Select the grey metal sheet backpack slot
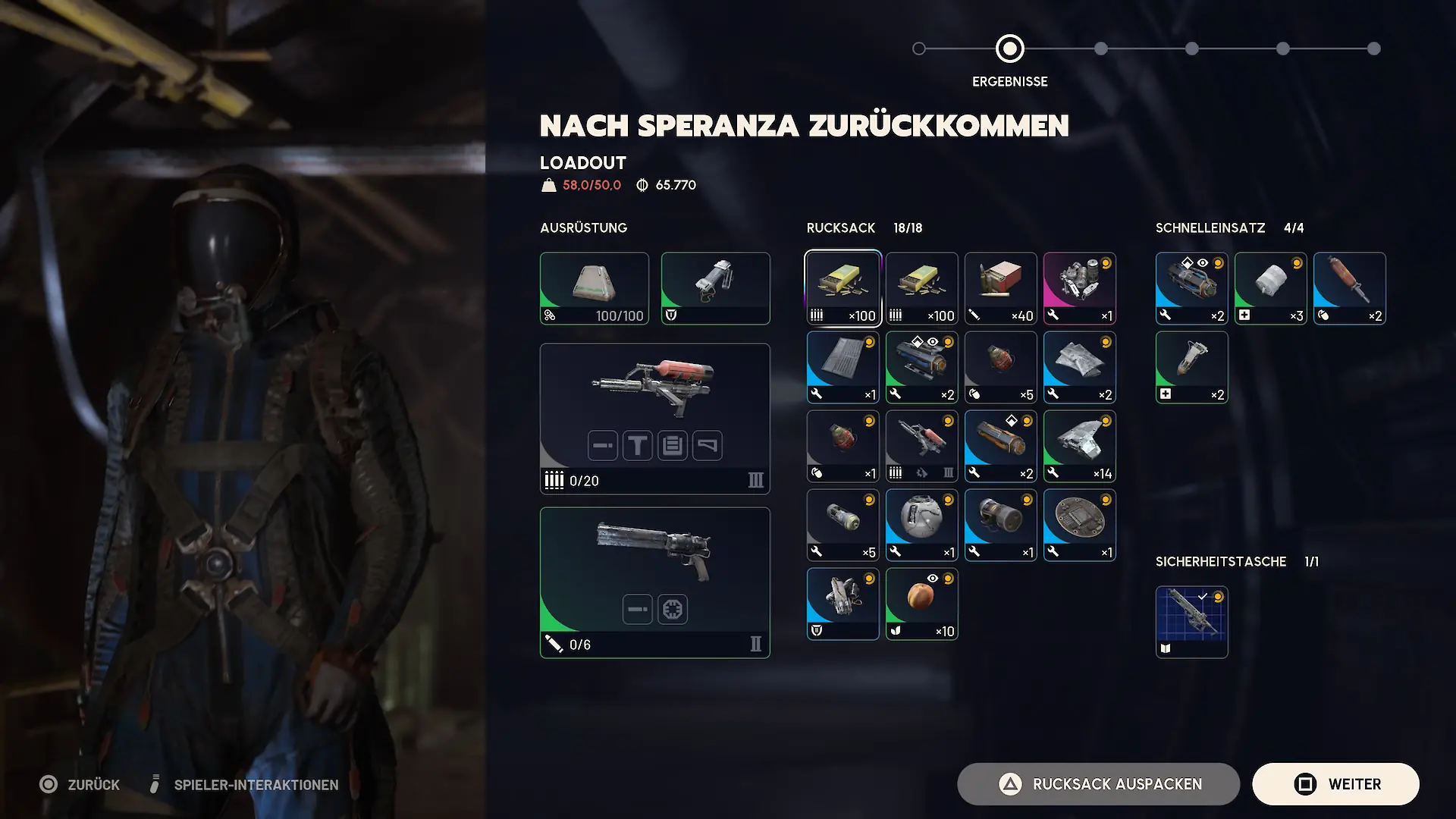1456x819 pixels. [x=843, y=367]
